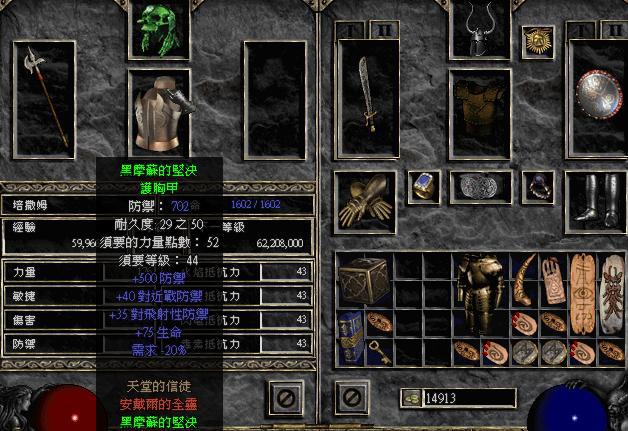
Task: Select the equipped round shield
Action: [601, 98]
